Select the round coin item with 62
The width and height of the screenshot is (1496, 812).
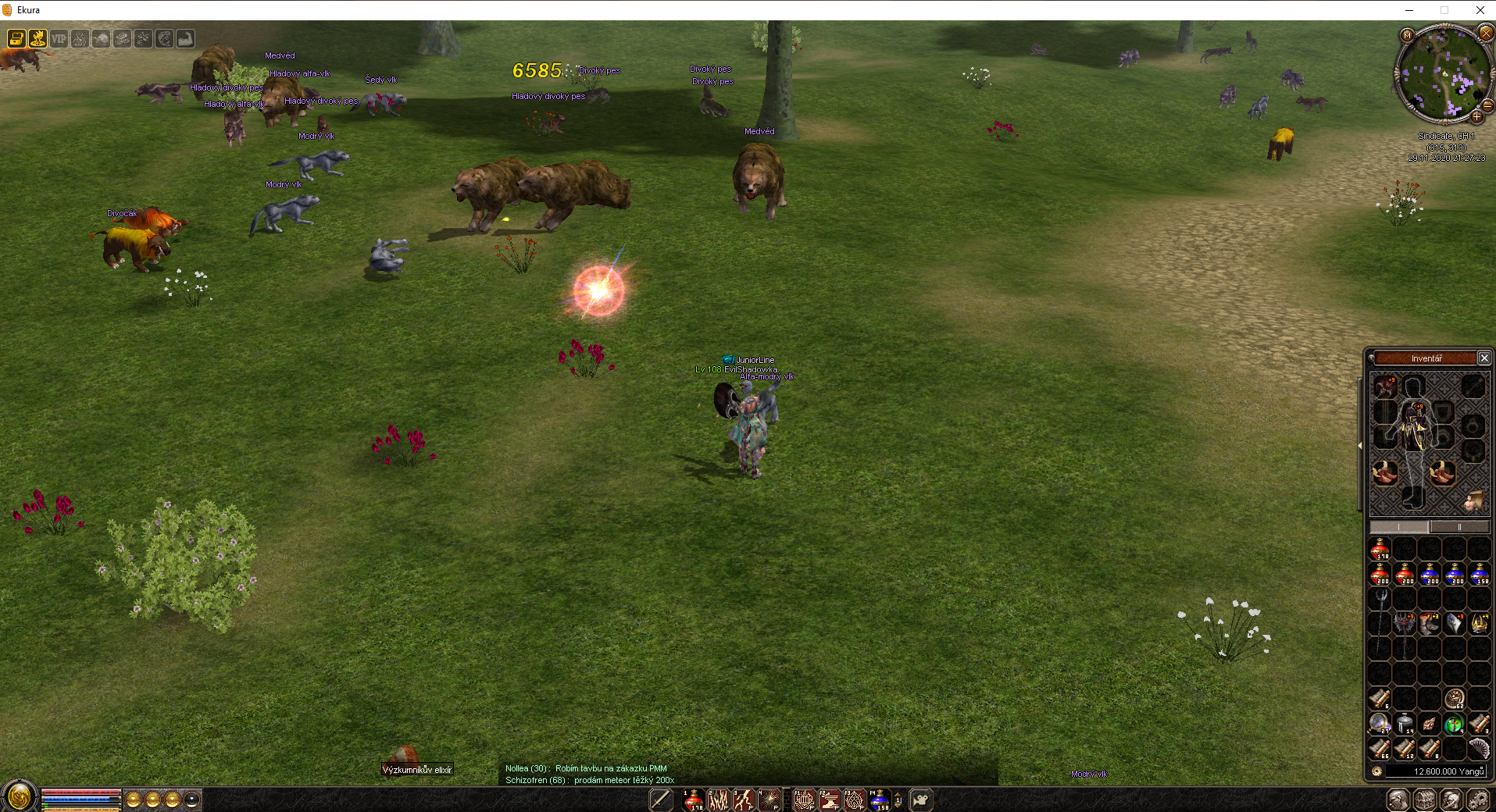(x=1454, y=698)
